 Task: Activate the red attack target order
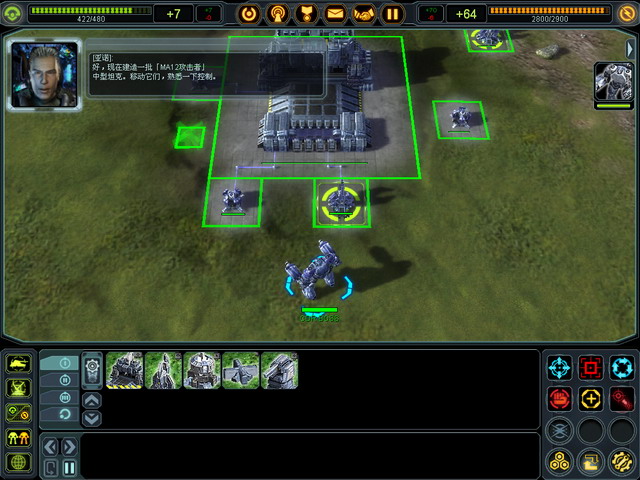[x=590, y=367]
